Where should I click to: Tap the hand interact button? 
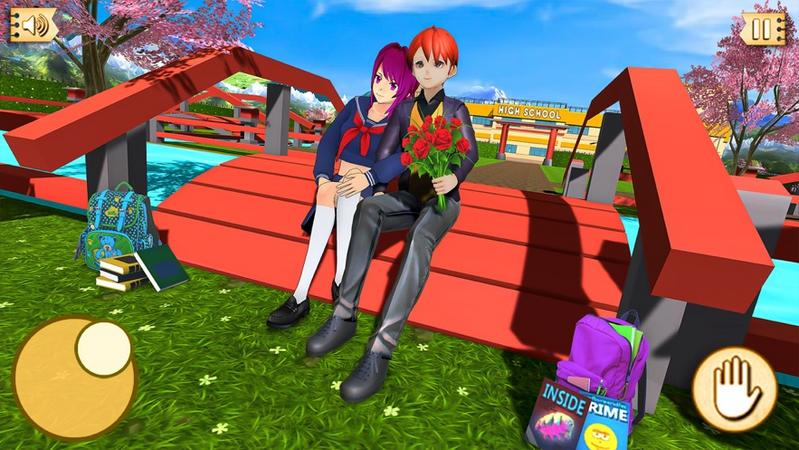click(734, 385)
